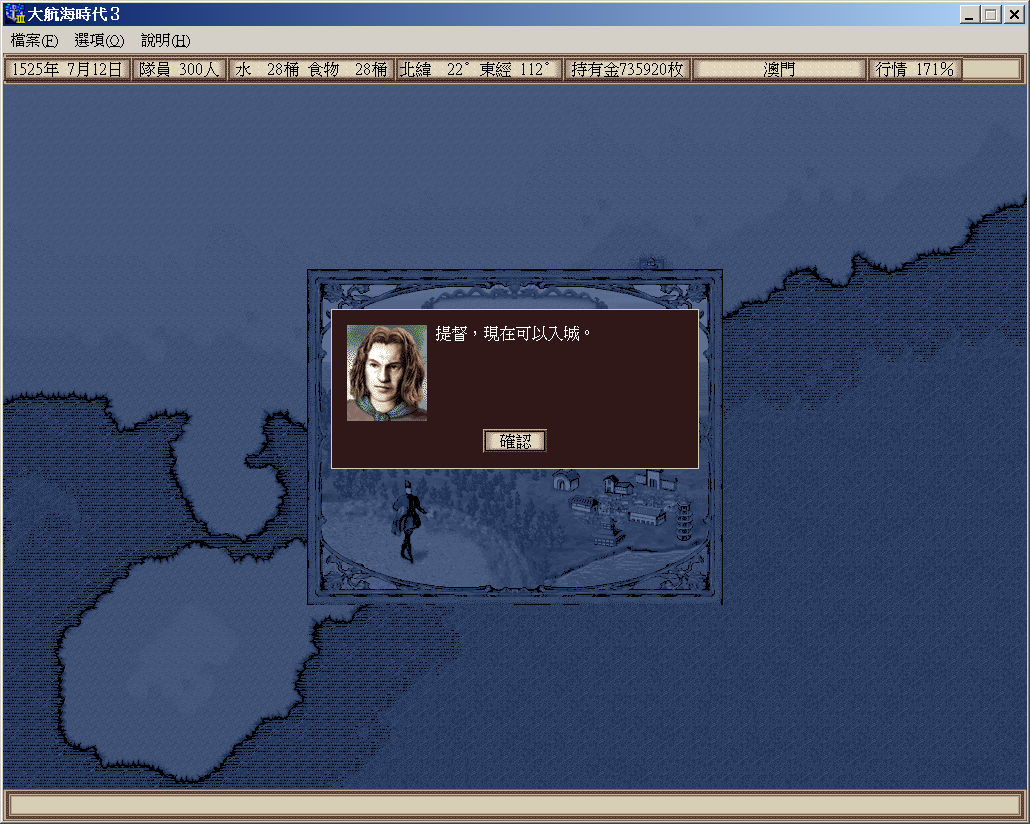Open the 選項 (Options) menu
This screenshot has width=1030, height=824.
click(99, 41)
